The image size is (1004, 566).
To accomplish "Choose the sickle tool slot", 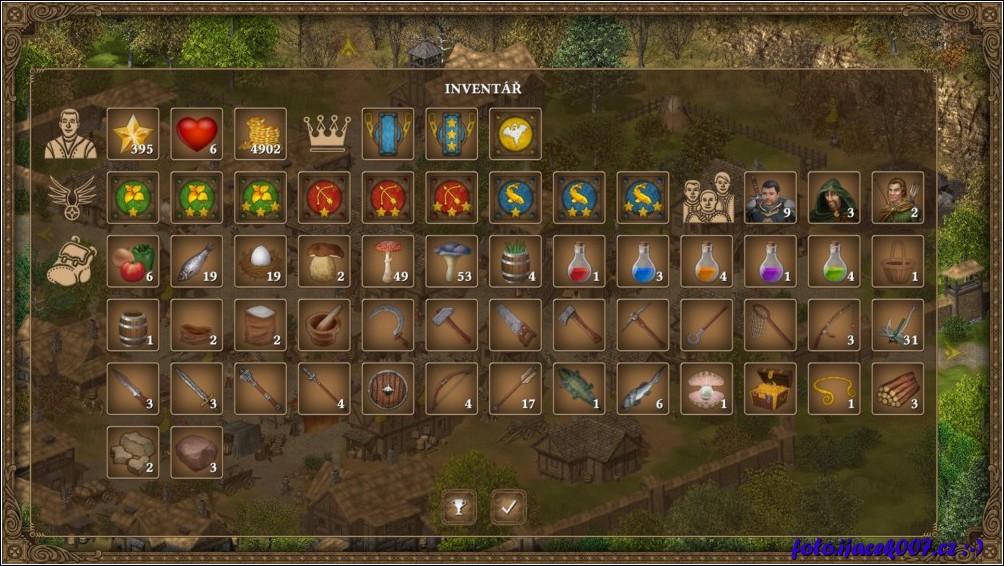I will 388,325.
